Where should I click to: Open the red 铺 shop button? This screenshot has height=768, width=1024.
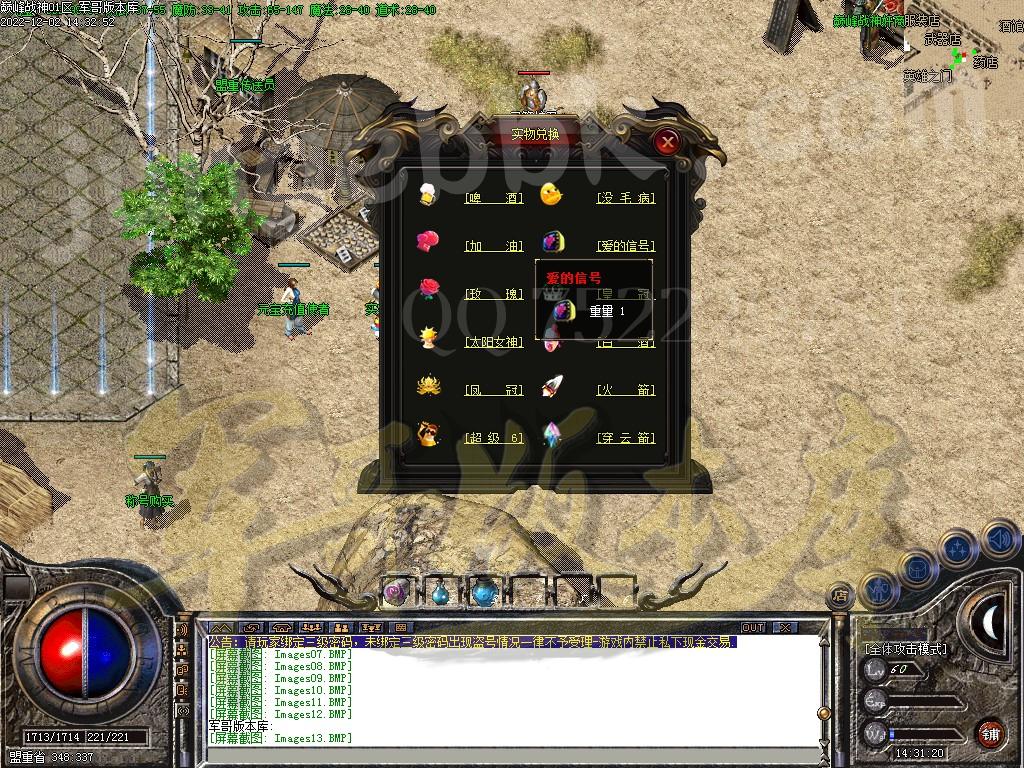pos(990,733)
